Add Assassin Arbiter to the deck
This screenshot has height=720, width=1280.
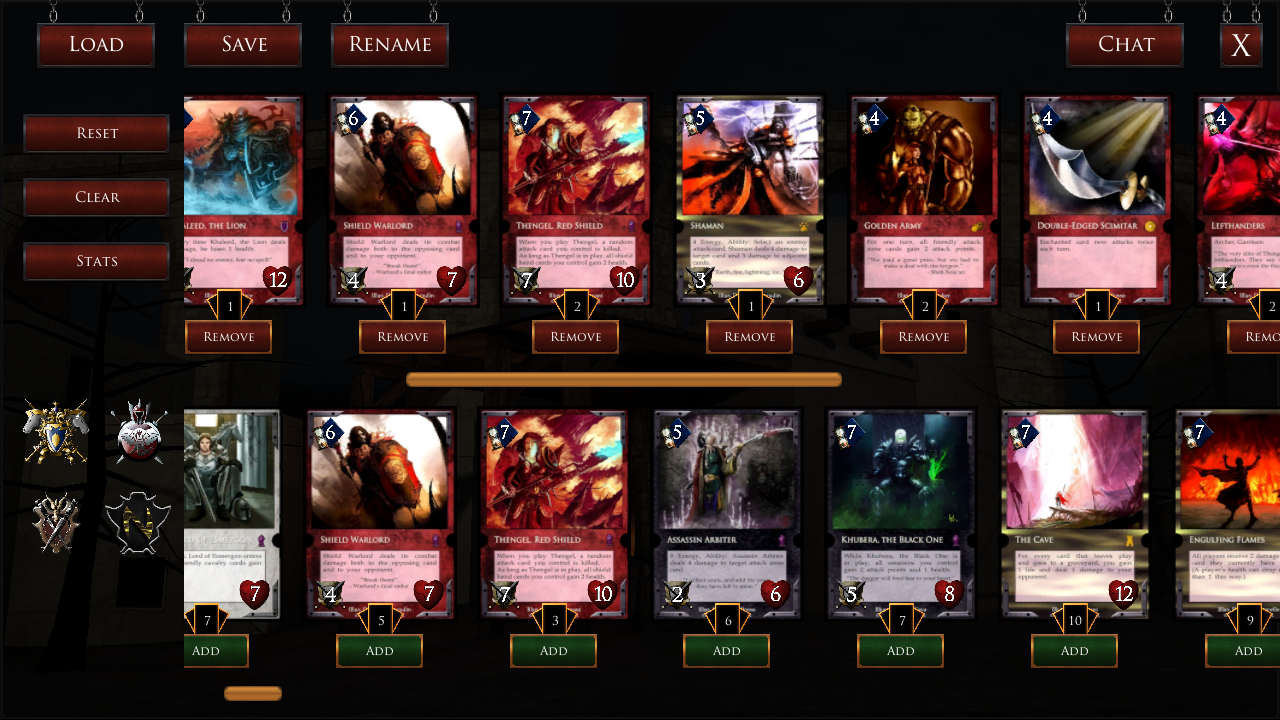[x=727, y=651]
